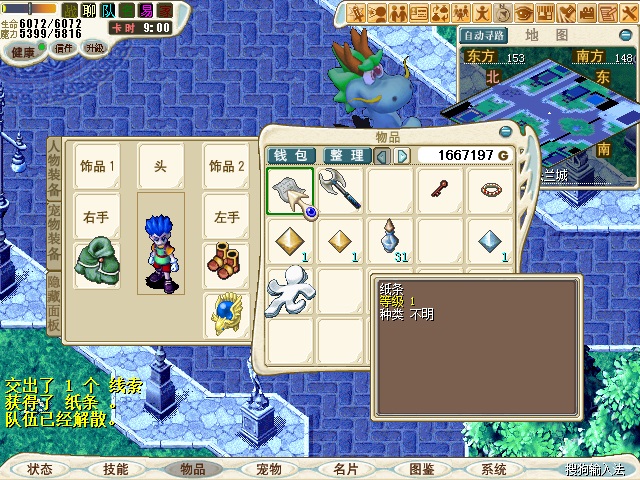Open the 技能 skills menu
The image size is (640, 480).
click(116, 468)
